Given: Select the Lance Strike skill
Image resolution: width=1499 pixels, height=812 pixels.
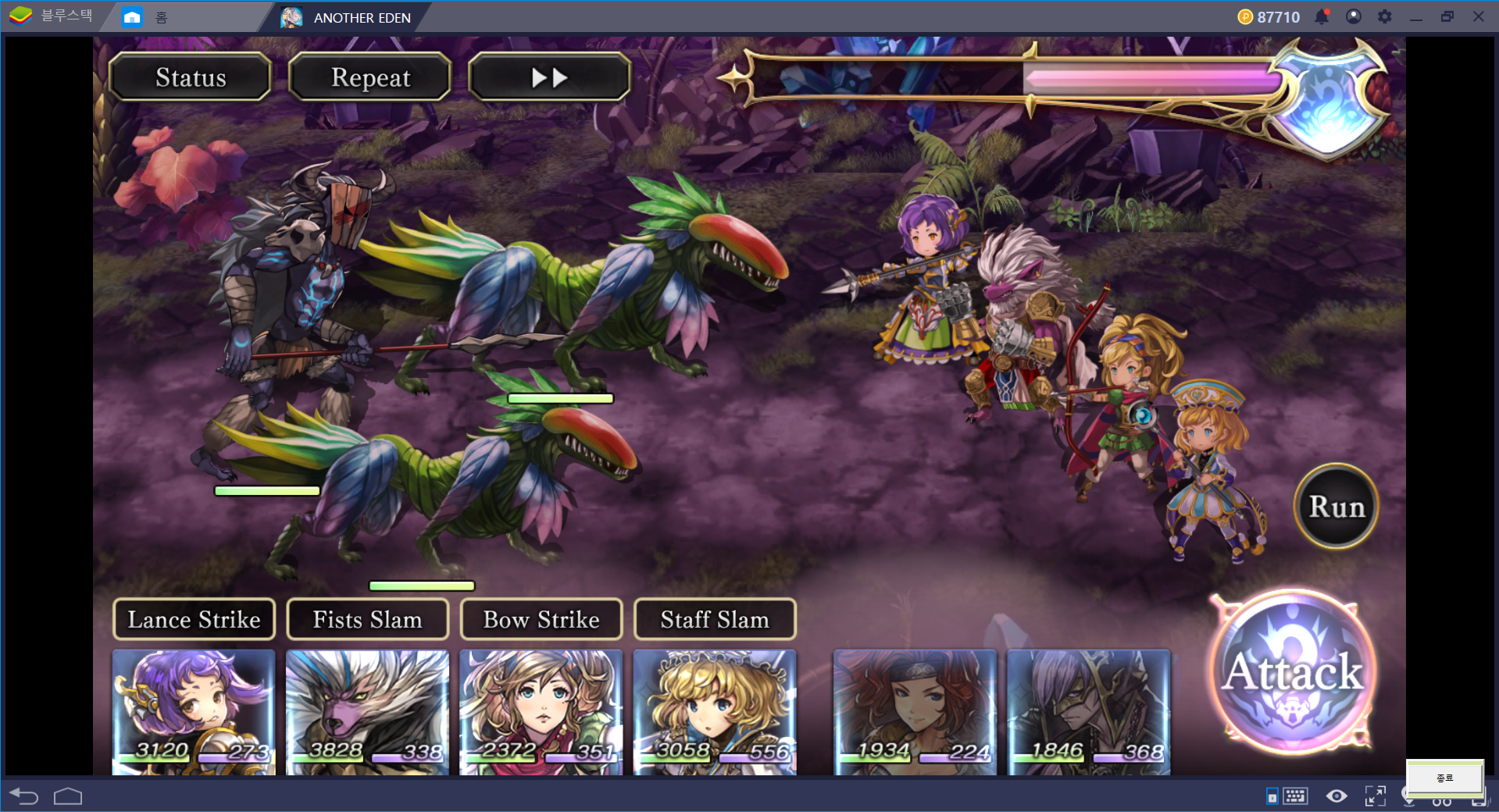Looking at the screenshot, I should click(194, 620).
